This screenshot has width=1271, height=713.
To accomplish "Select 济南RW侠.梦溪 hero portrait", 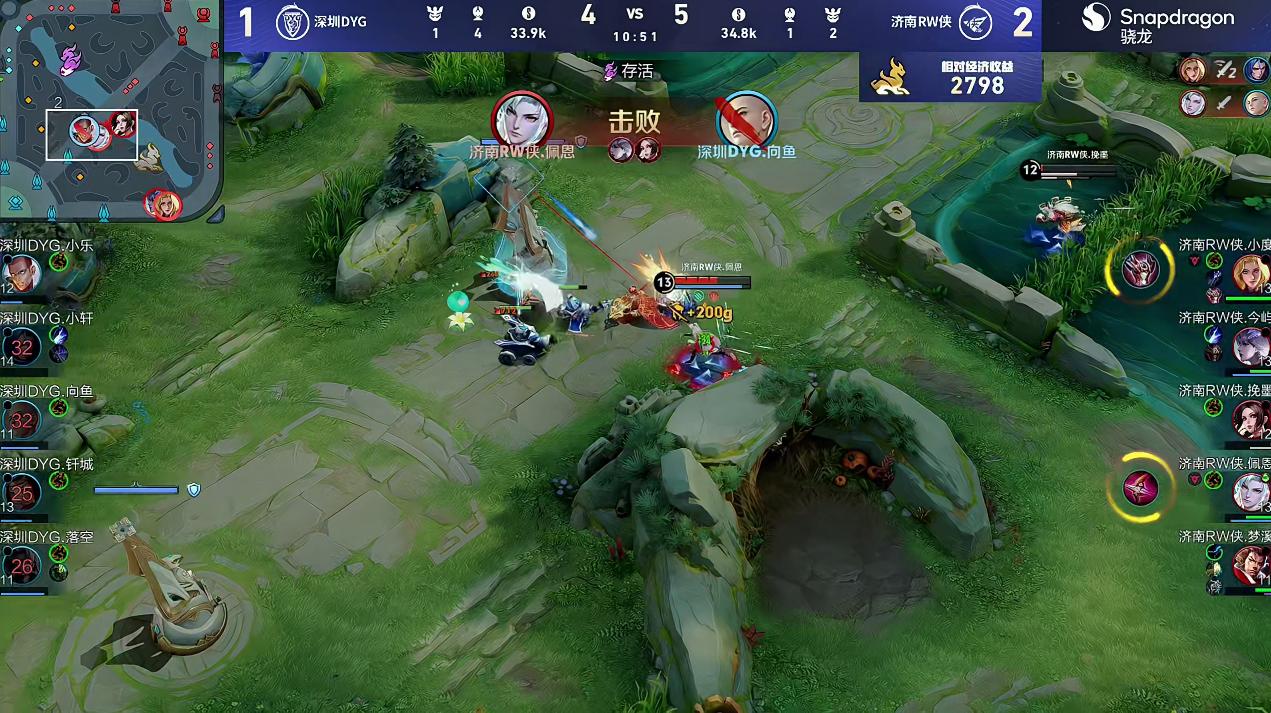I will click(x=1250, y=565).
